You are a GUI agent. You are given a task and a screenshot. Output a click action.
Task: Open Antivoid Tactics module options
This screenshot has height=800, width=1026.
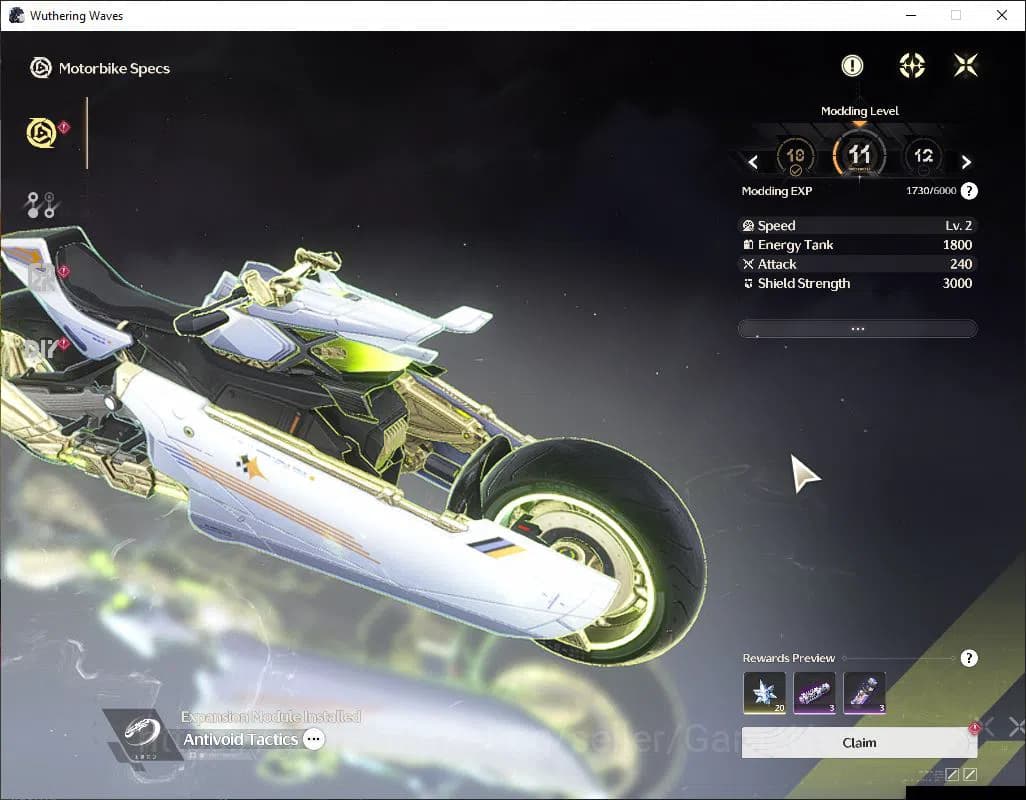click(x=314, y=740)
